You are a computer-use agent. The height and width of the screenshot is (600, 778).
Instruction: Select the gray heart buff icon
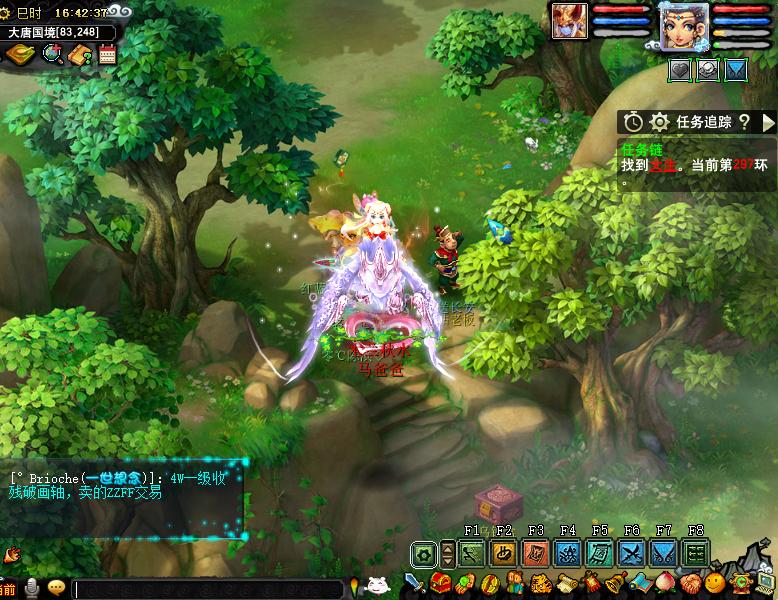tap(681, 70)
